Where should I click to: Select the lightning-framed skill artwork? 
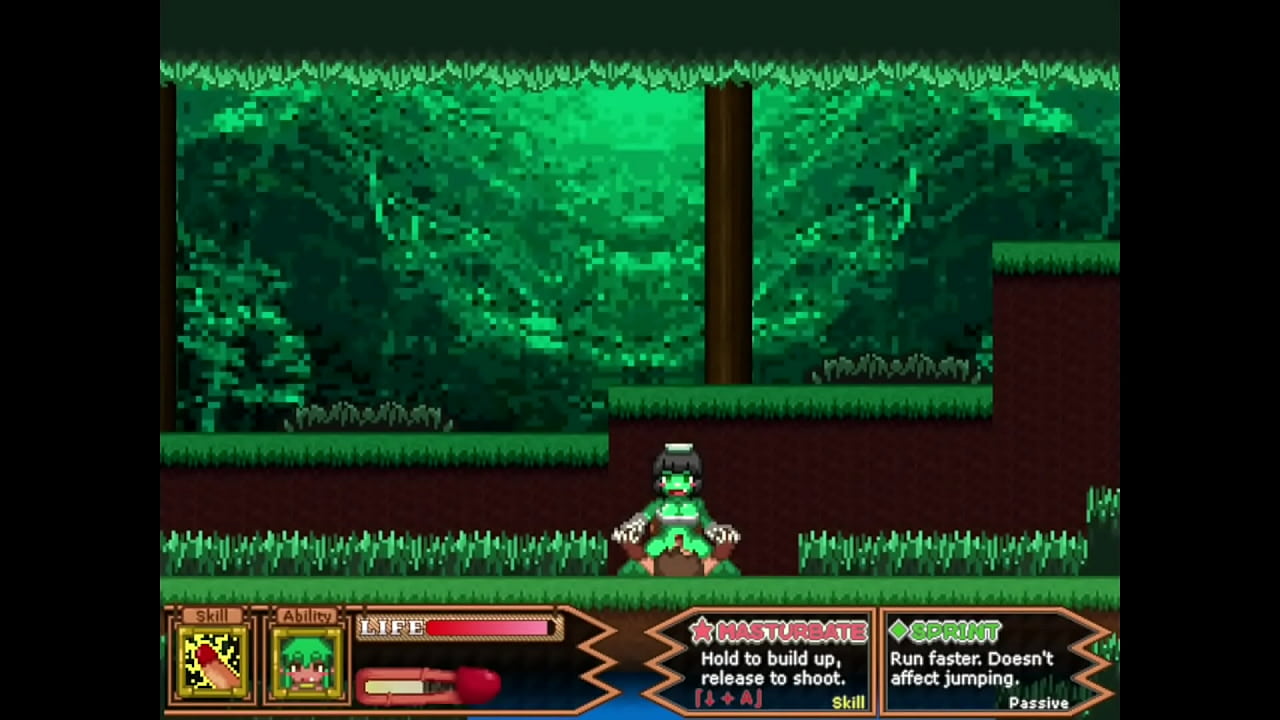click(x=212, y=660)
